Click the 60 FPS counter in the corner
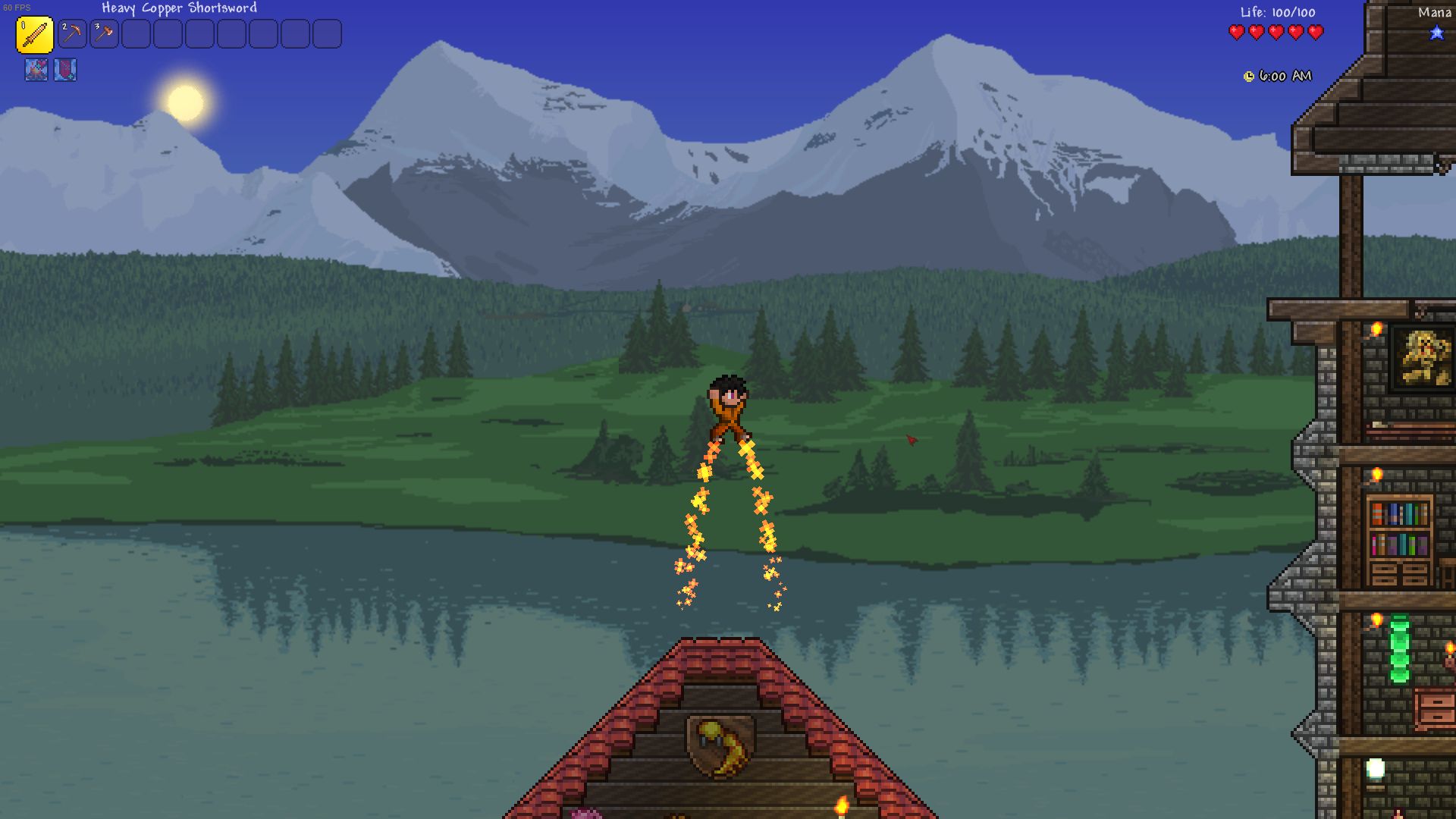 point(17,6)
